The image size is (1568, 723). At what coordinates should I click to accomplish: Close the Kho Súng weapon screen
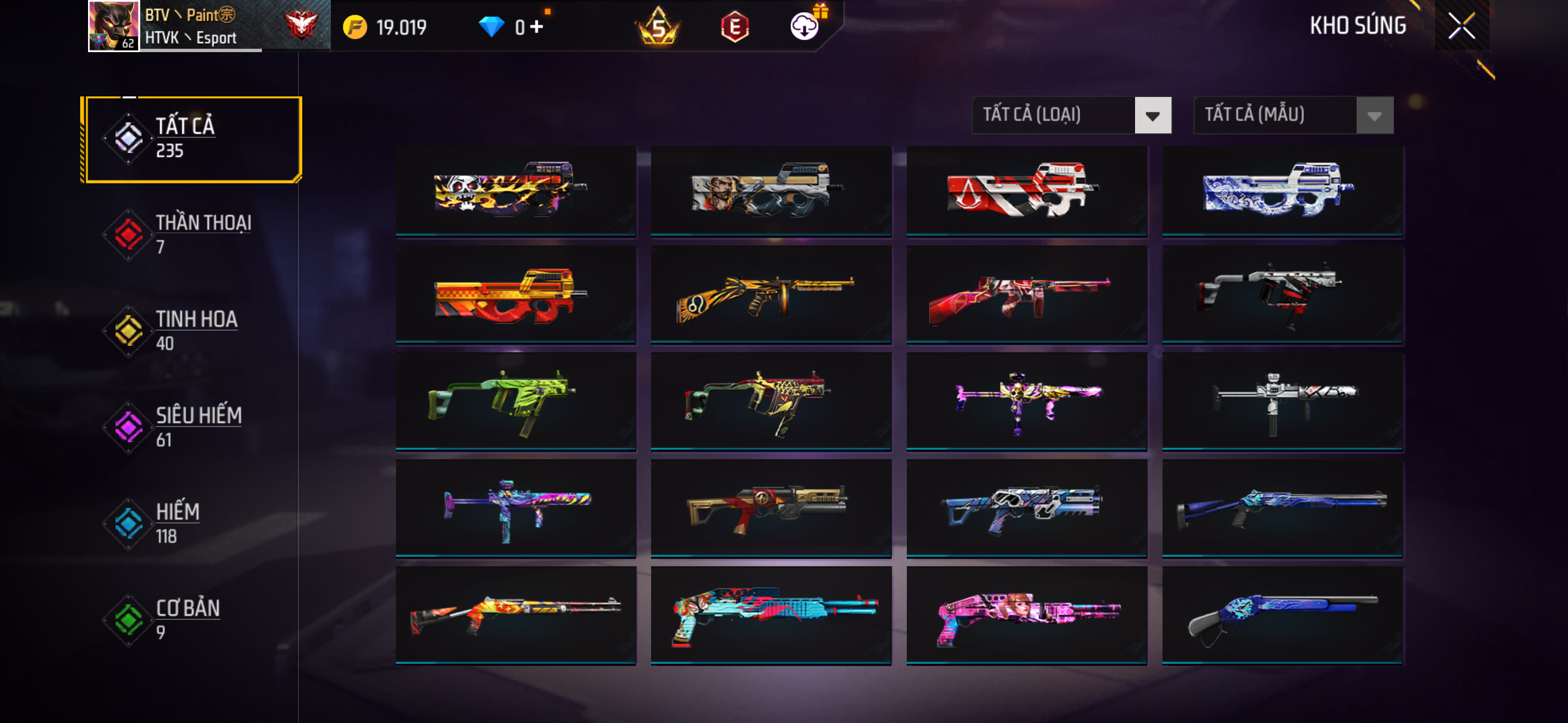(x=1461, y=26)
